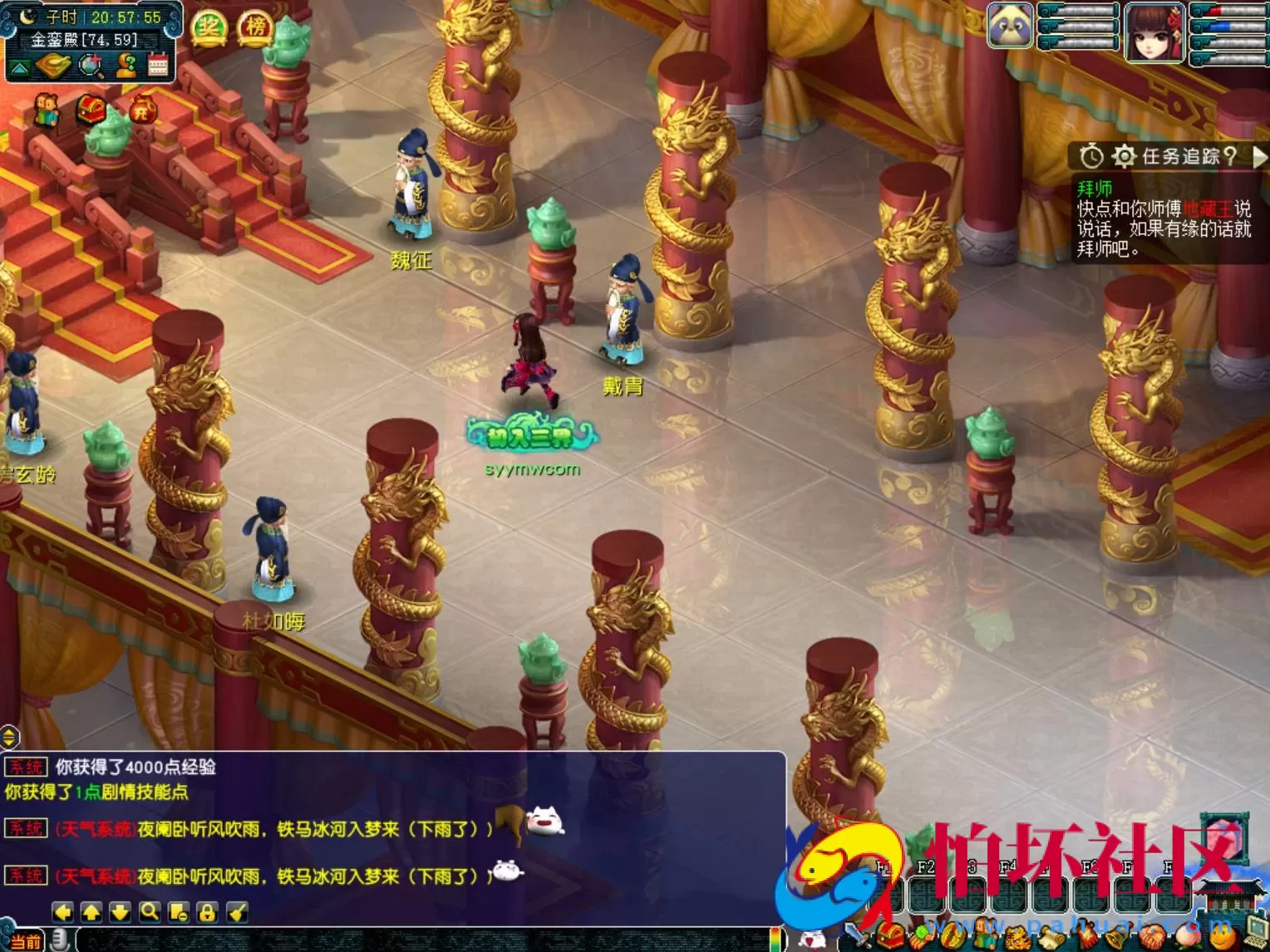Switch the 当前 chat channel selector
This screenshot has height=952, width=1270.
click(x=27, y=941)
